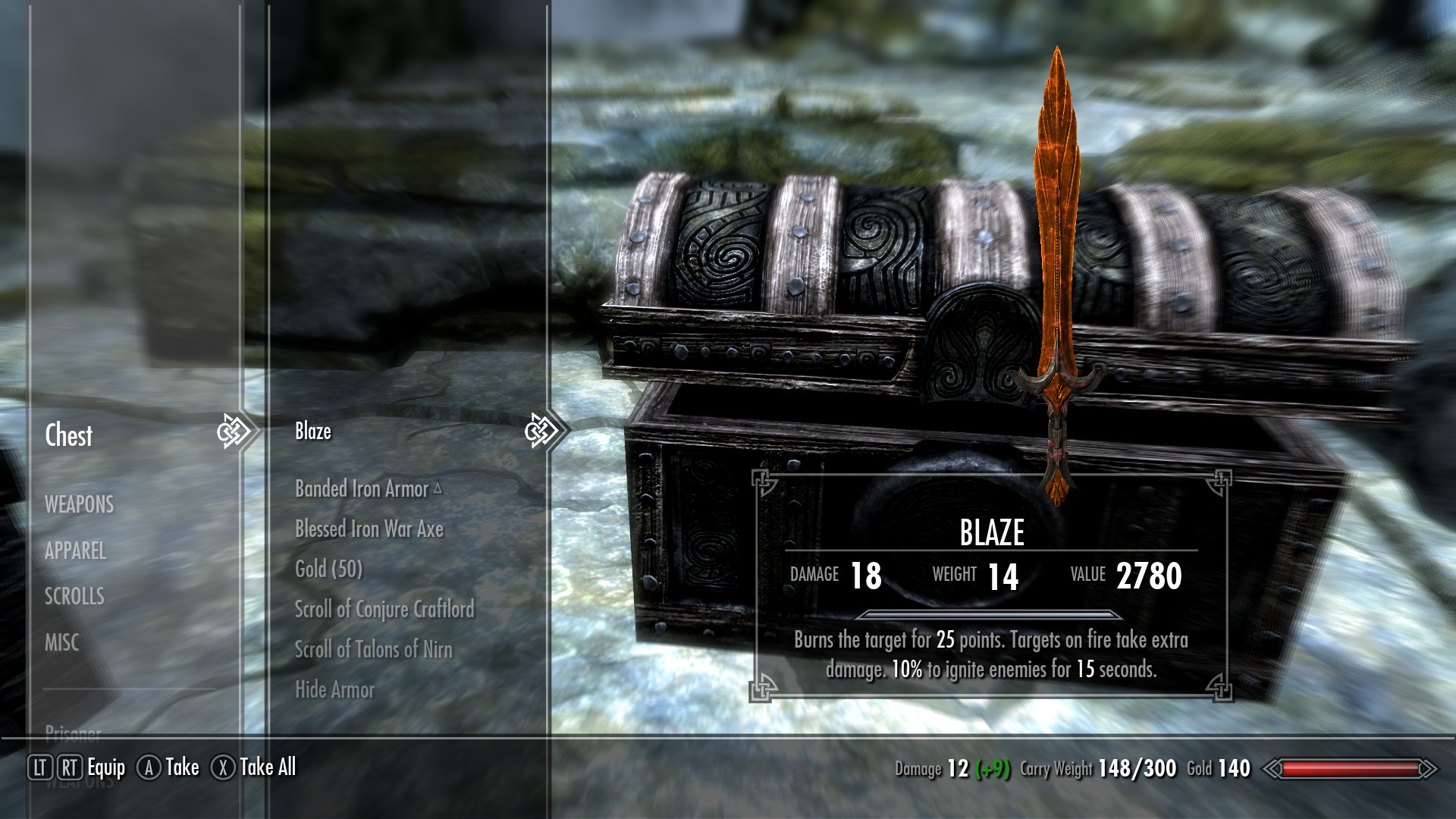Viewport: 1456px width, 819px height.
Task: Click the Take action label
Action: [x=182, y=767]
